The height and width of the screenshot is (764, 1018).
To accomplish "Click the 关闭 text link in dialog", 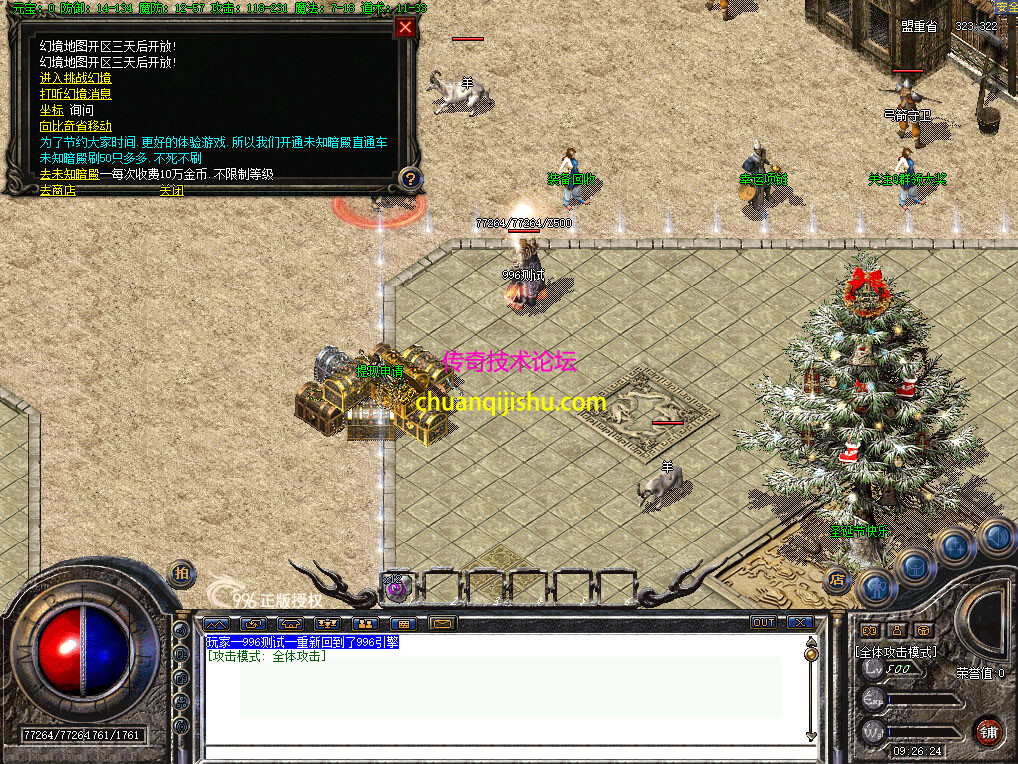I will [x=171, y=190].
